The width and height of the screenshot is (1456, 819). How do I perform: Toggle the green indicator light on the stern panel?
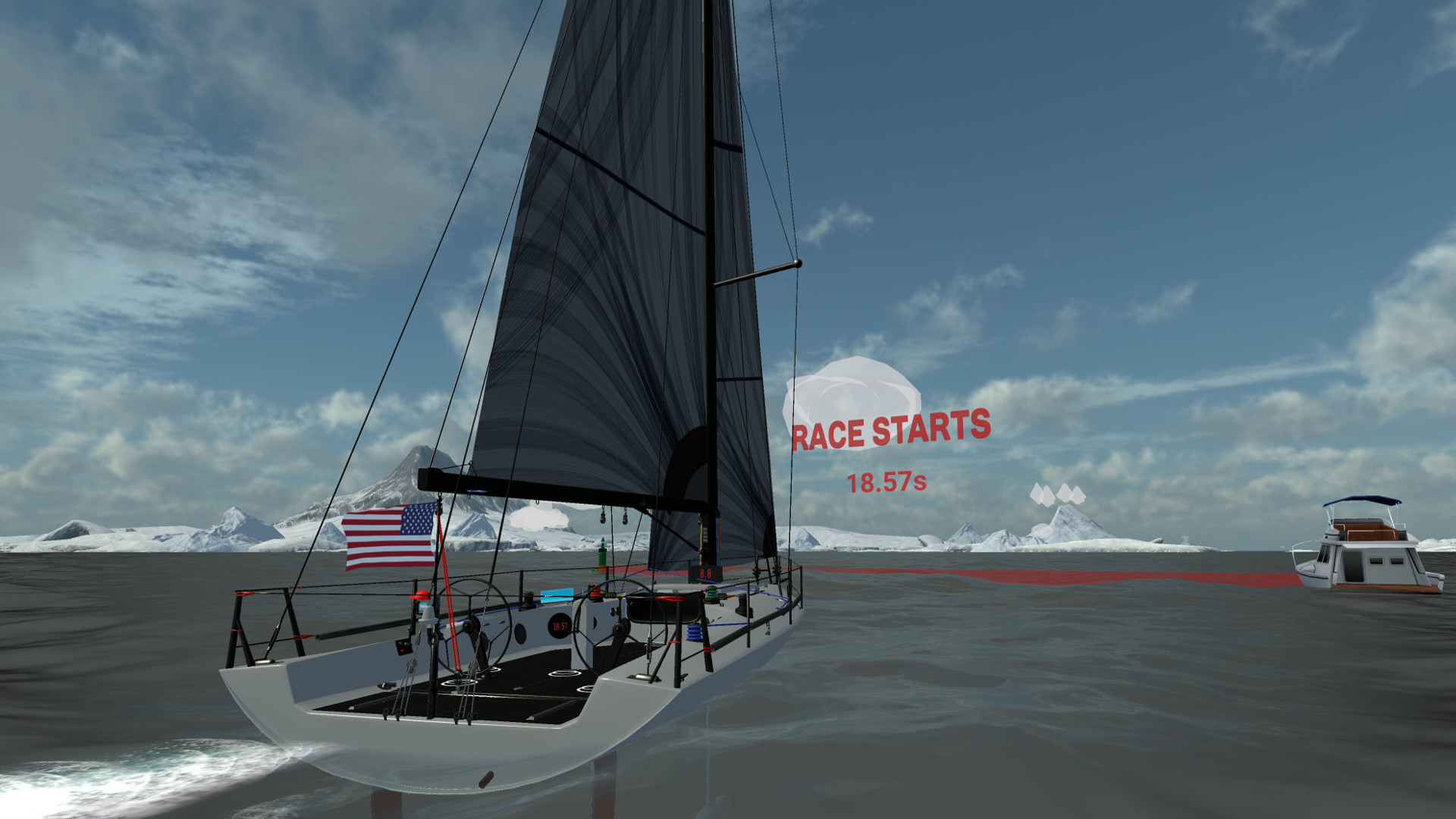tap(400, 643)
